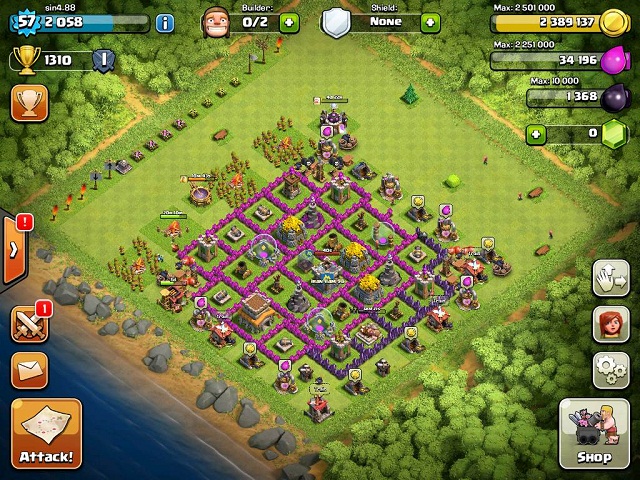Image resolution: width=640 pixels, height=480 pixels.
Task: Select the builder face icon
Action: click(214, 21)
